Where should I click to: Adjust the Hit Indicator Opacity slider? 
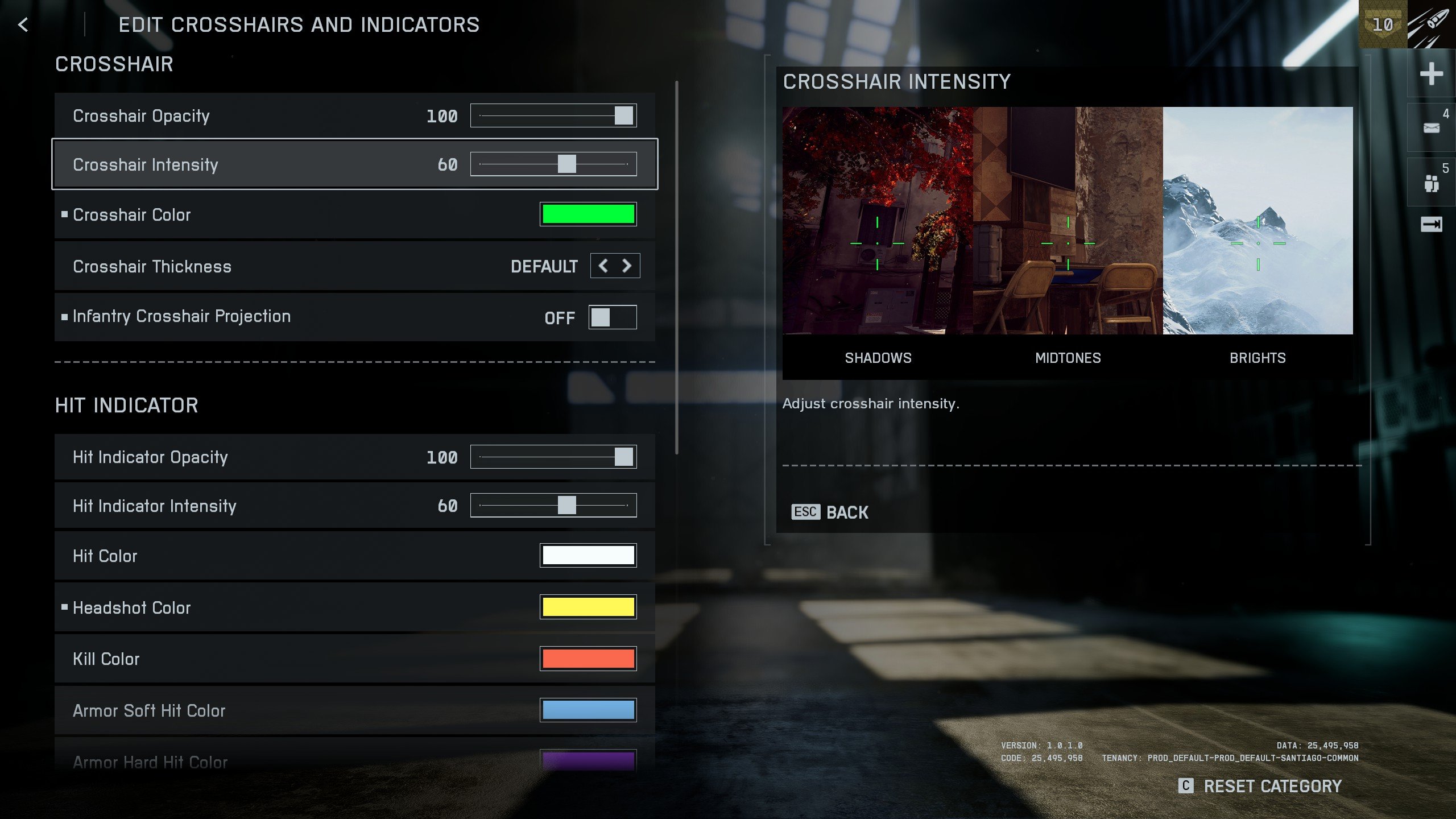(623, 457)
